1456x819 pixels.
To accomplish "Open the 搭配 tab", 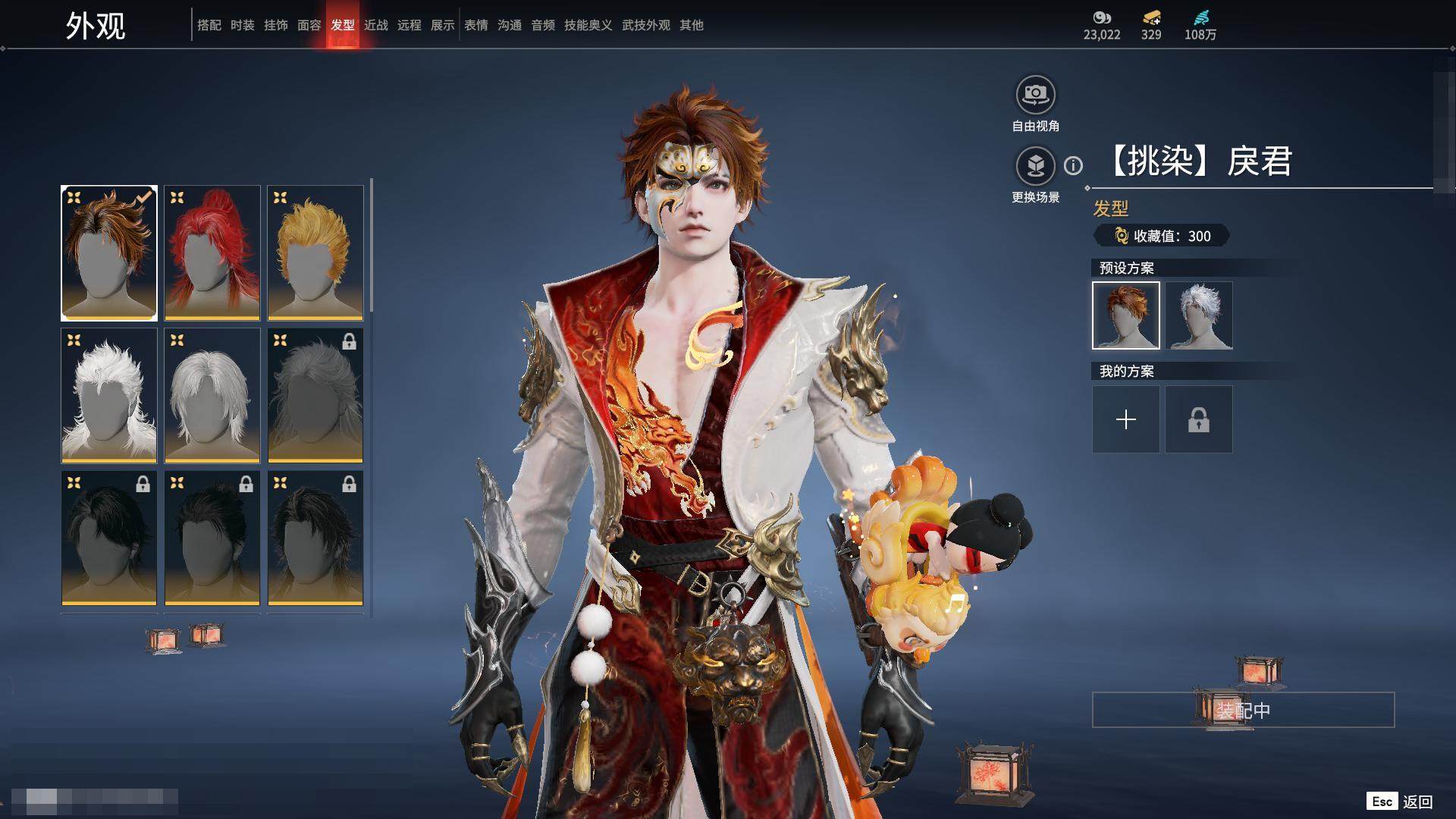I will [209, 25].
